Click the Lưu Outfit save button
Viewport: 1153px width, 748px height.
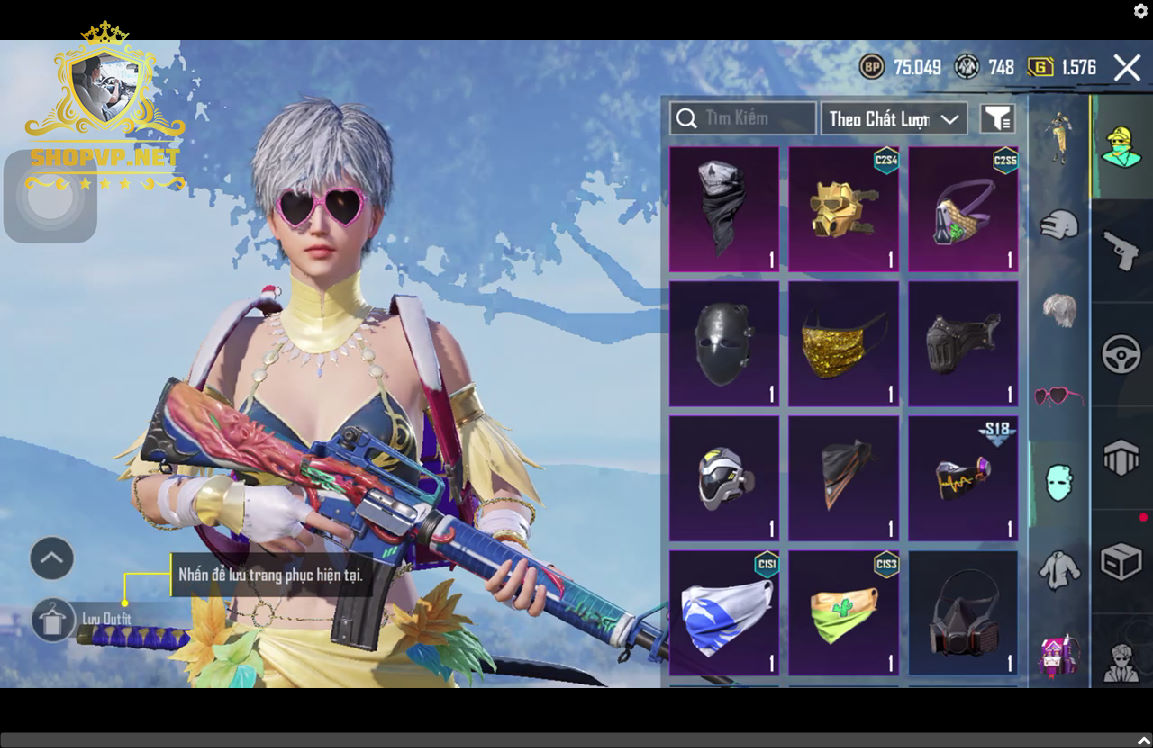point(54,620)
